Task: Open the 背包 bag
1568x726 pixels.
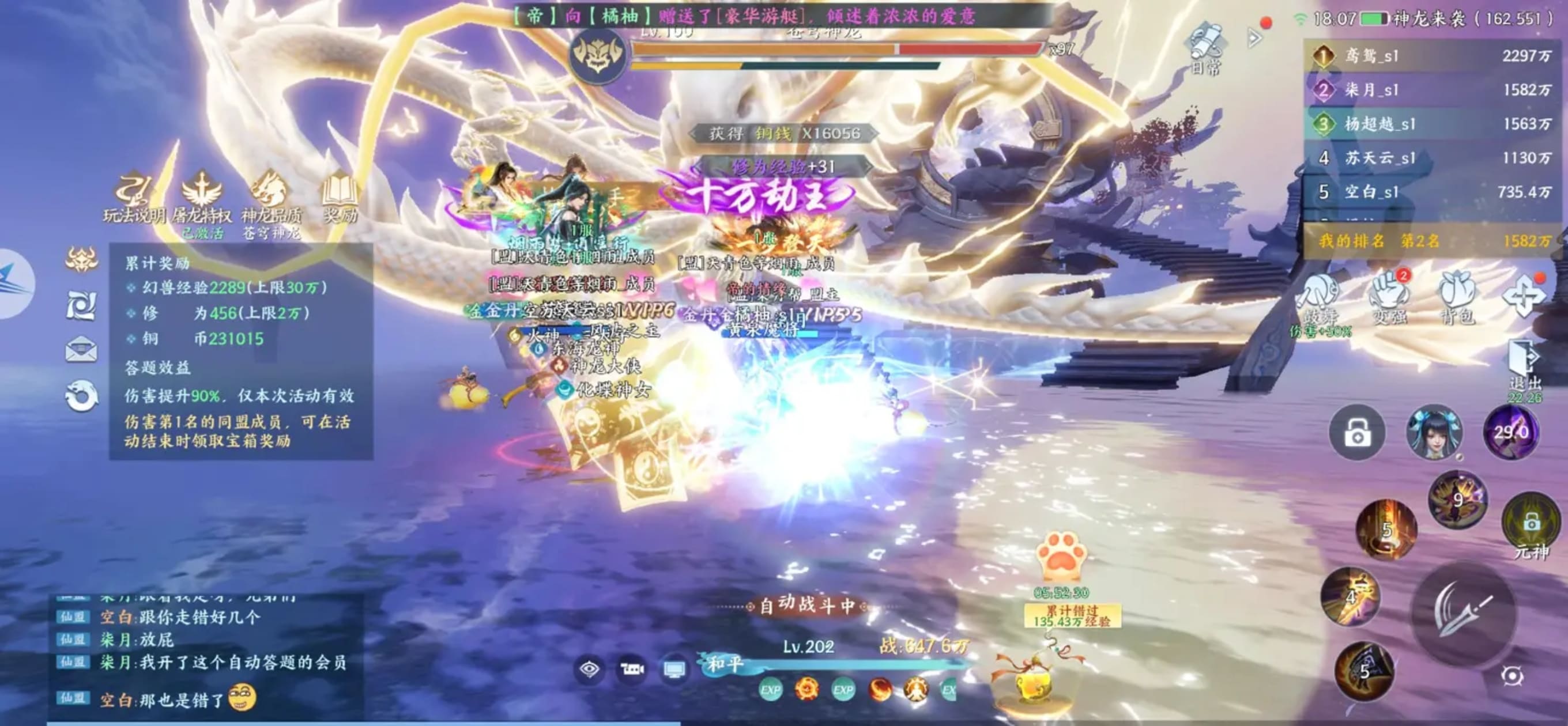Action: click(x=1458, y=298)
